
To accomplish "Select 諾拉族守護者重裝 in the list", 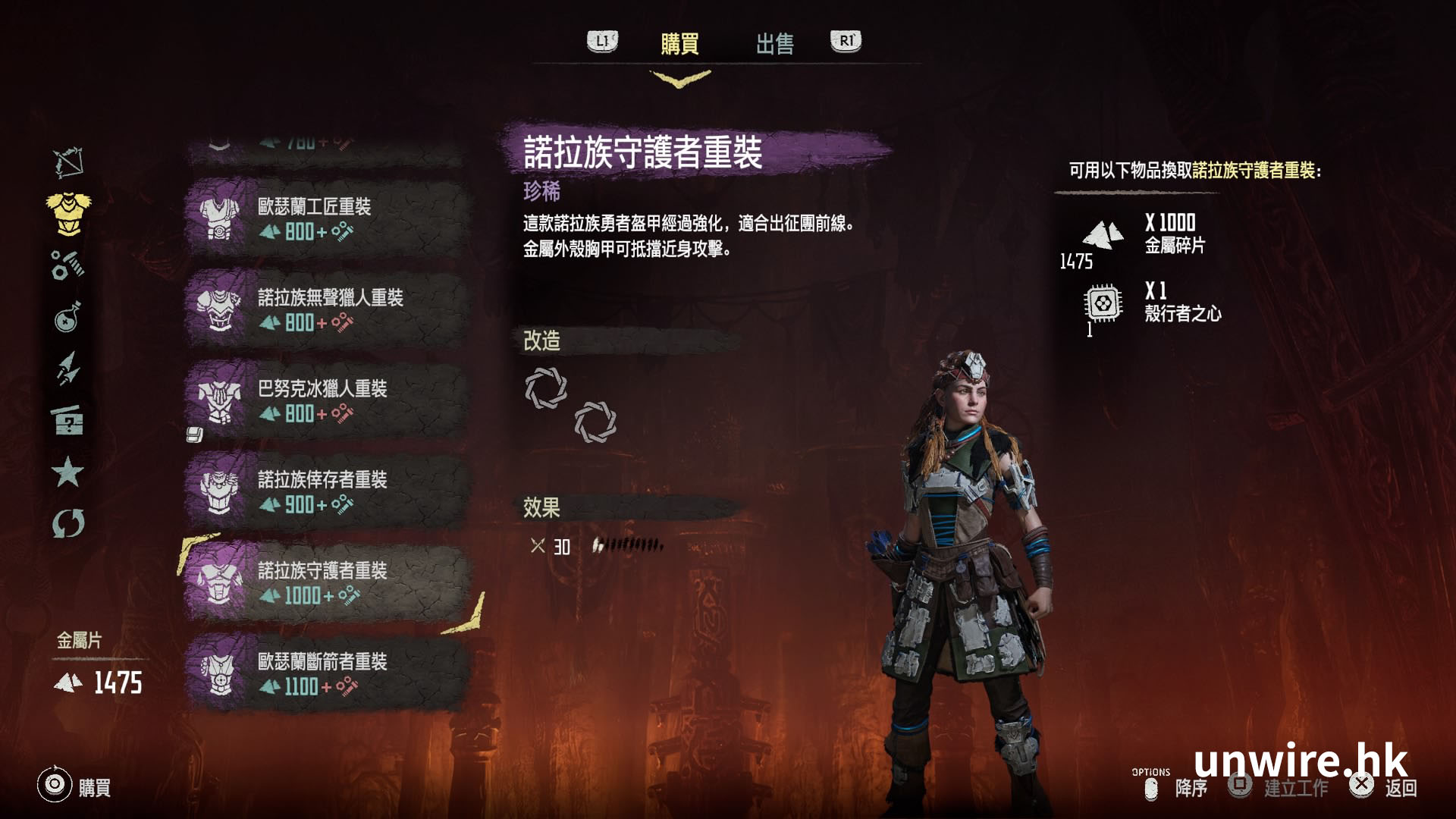I will [326, 582].
